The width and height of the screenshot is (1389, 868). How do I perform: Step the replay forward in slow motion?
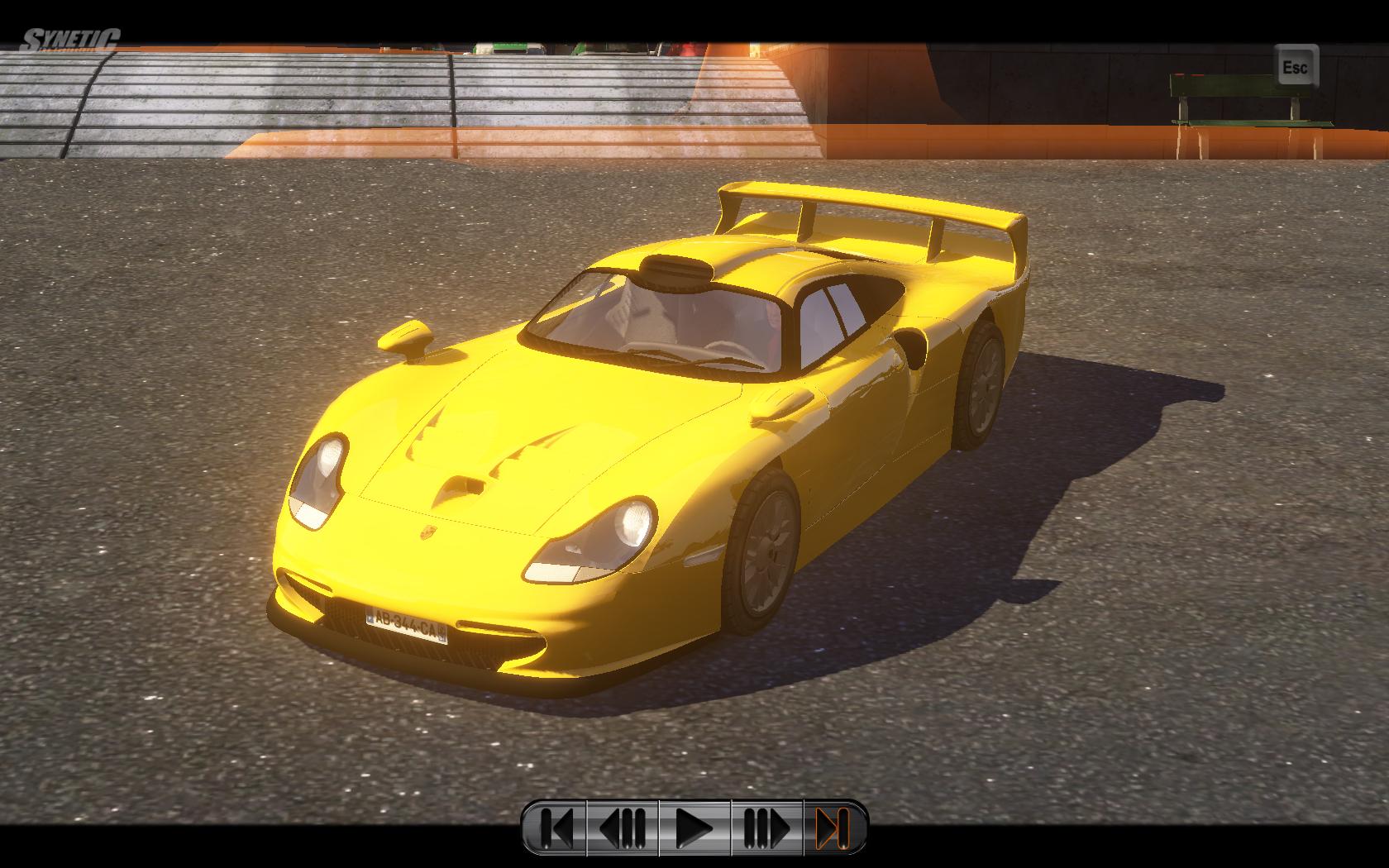[x=766, y=827]
